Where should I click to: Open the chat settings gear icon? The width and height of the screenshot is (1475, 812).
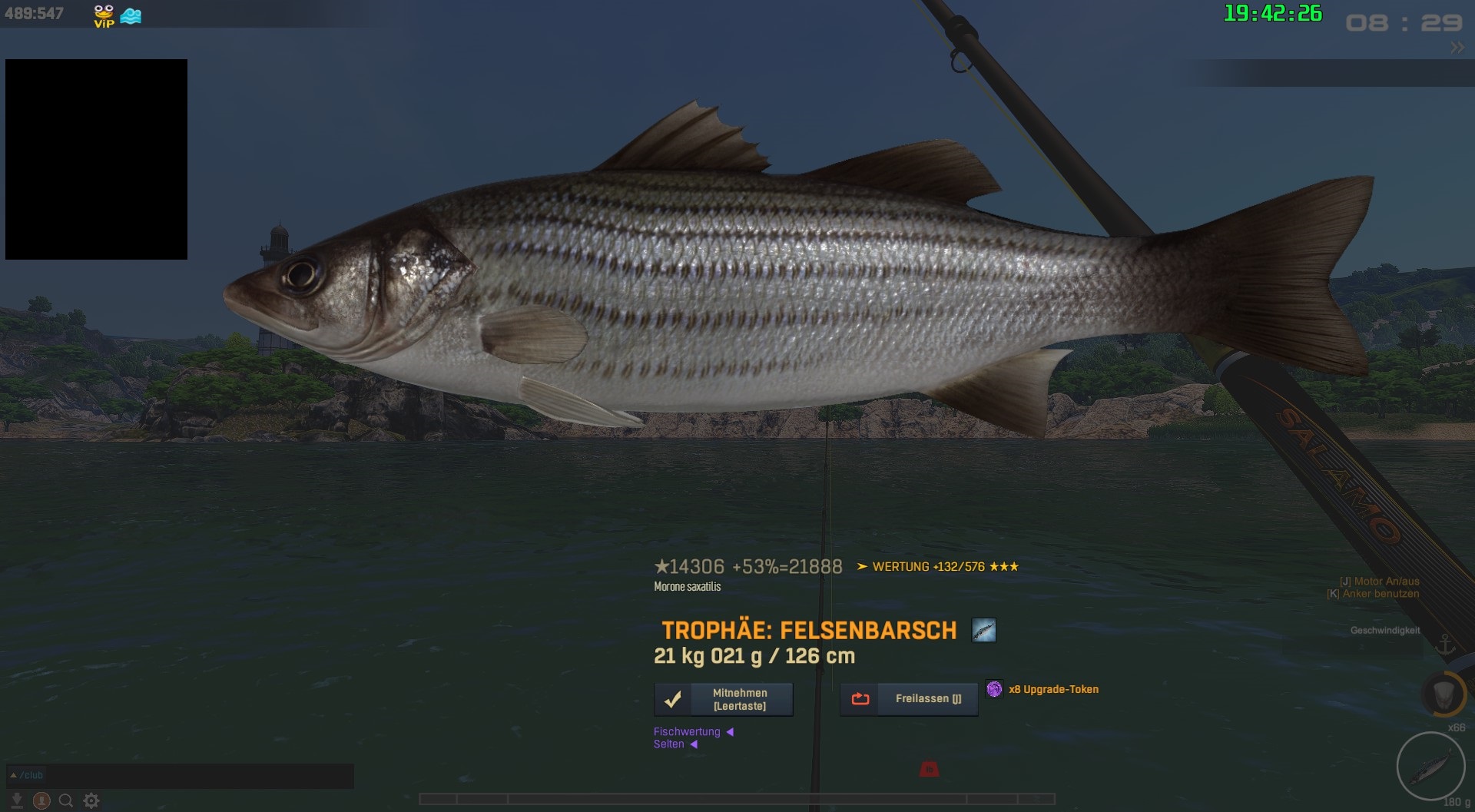[91, 800]
